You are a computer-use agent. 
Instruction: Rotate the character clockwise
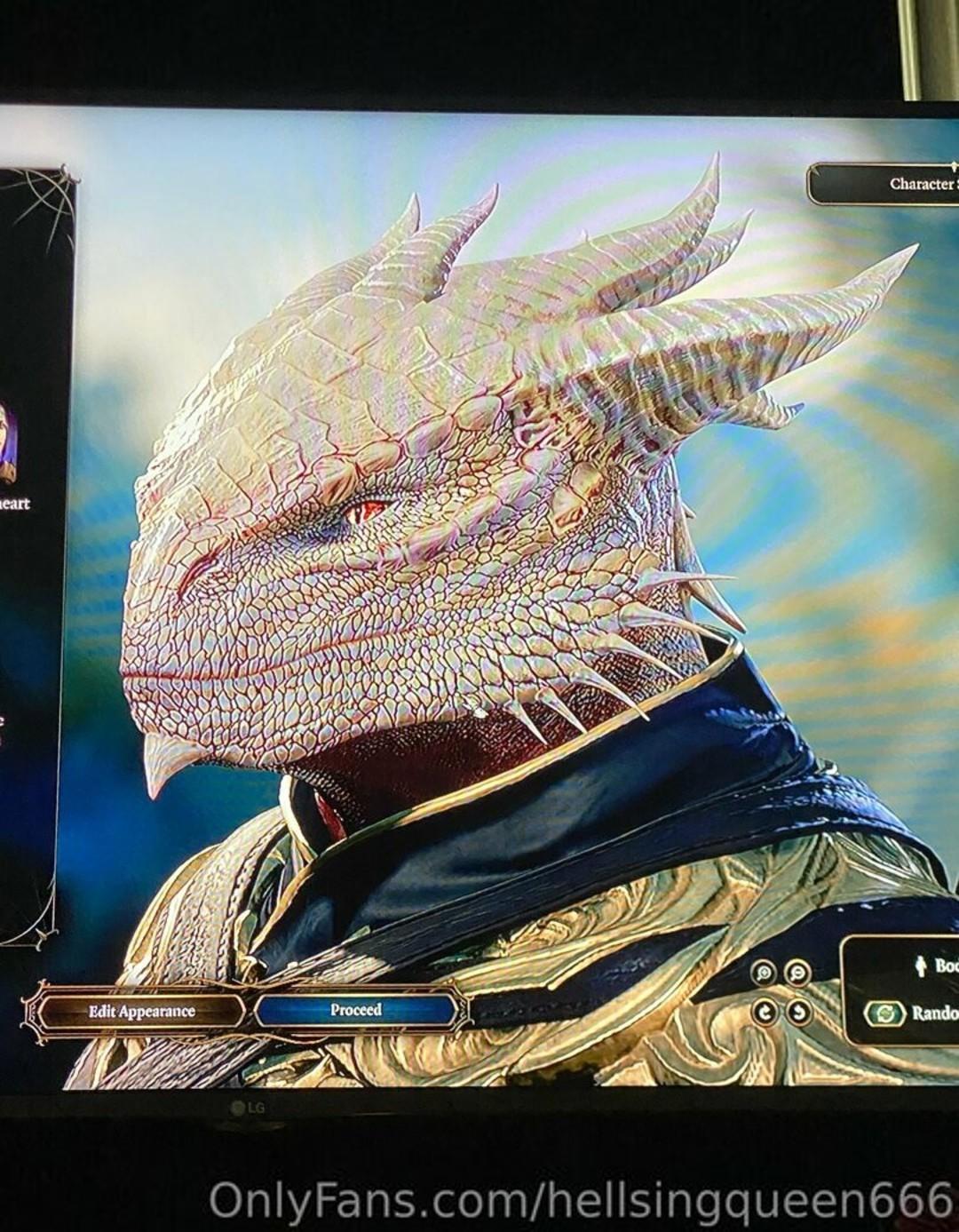(x=764, y=1011)
